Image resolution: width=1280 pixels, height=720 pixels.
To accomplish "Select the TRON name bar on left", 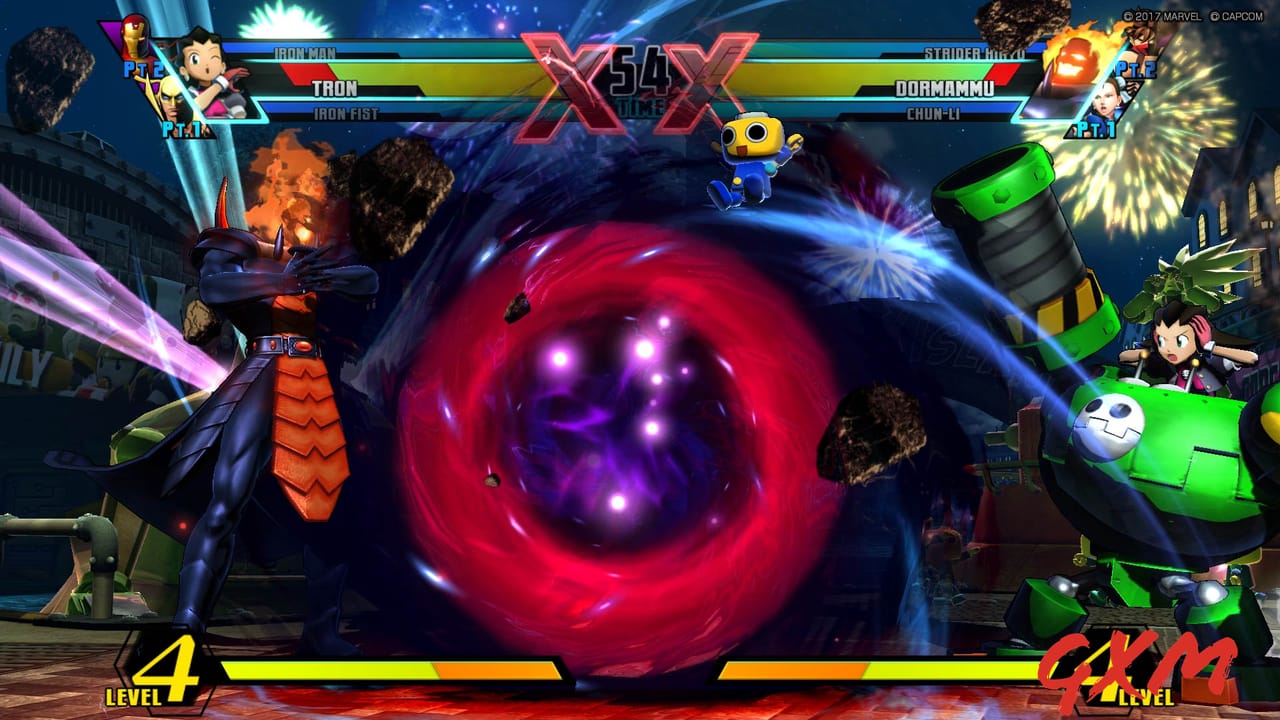I will [x=335, y=87].
